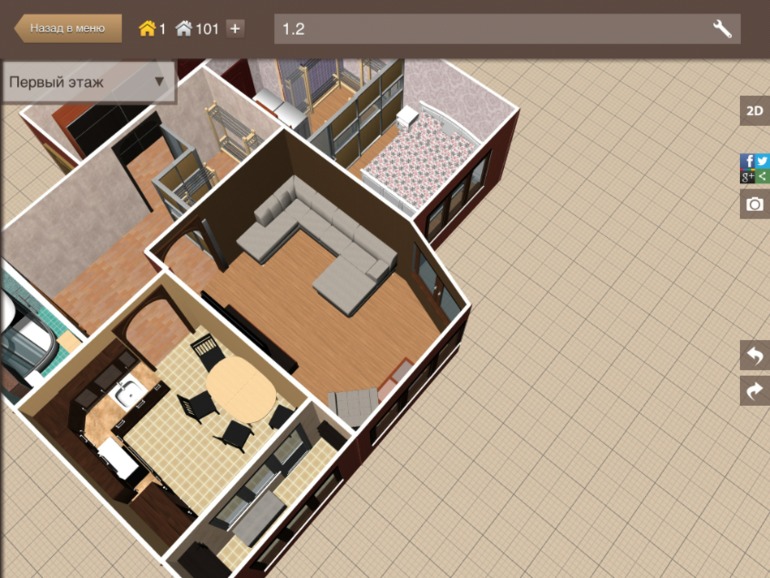Redo the last undone action
Screen dimensions: 770x578
[x=754, y=390]
